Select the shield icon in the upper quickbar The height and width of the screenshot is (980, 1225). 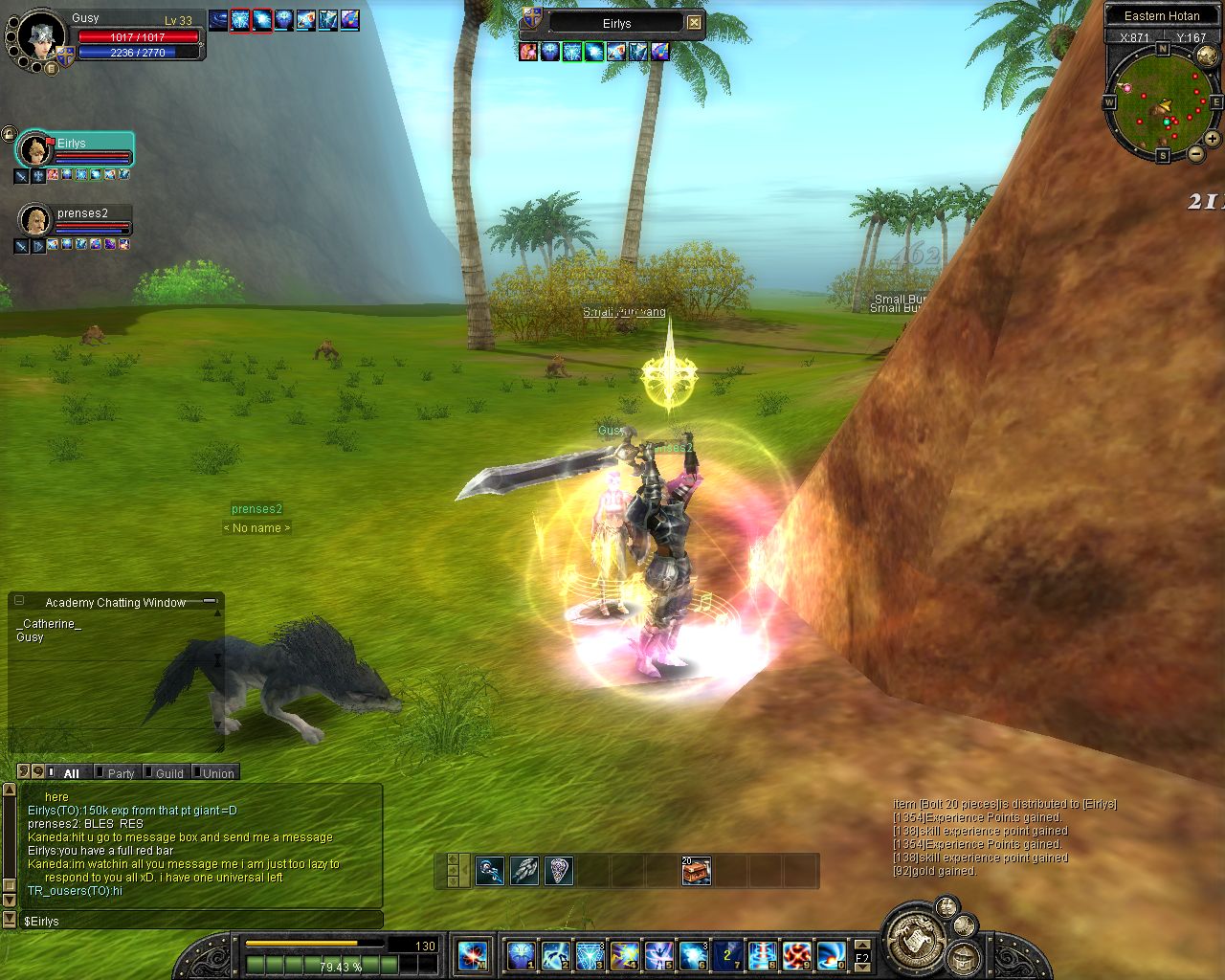point(559,871)
